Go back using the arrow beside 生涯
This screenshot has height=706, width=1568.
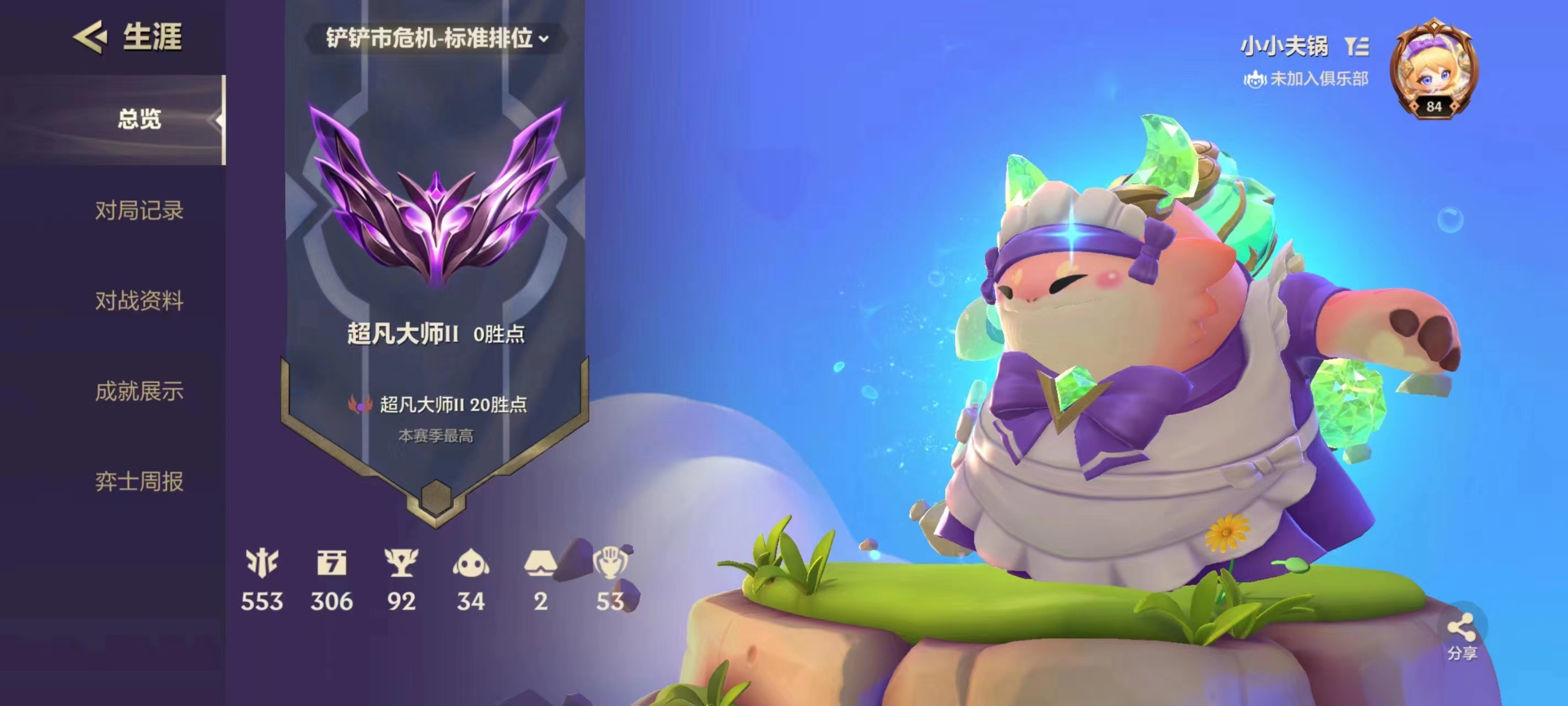point(90,37)
